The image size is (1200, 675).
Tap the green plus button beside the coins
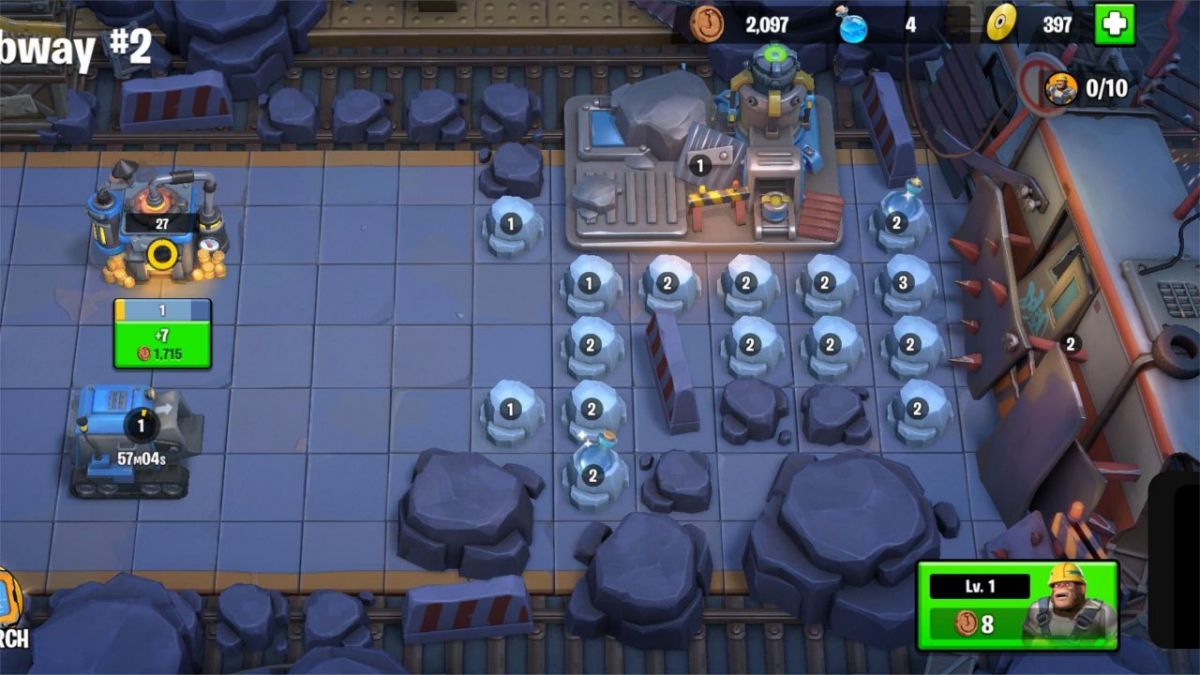(x=1114, y=25)
